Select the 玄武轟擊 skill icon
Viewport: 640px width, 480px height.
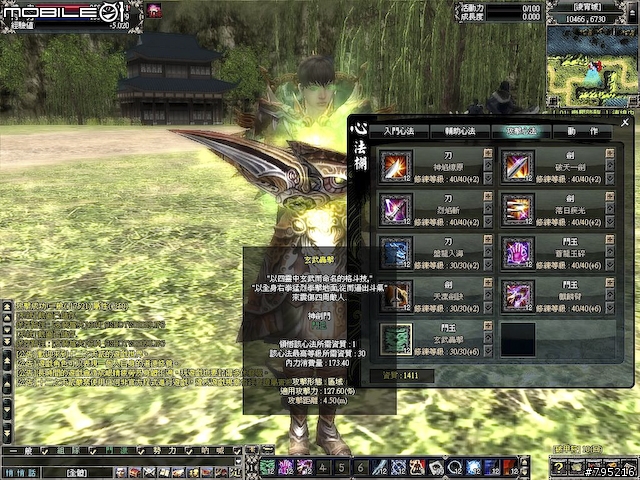pyautogui.click(x=397, y=338)
